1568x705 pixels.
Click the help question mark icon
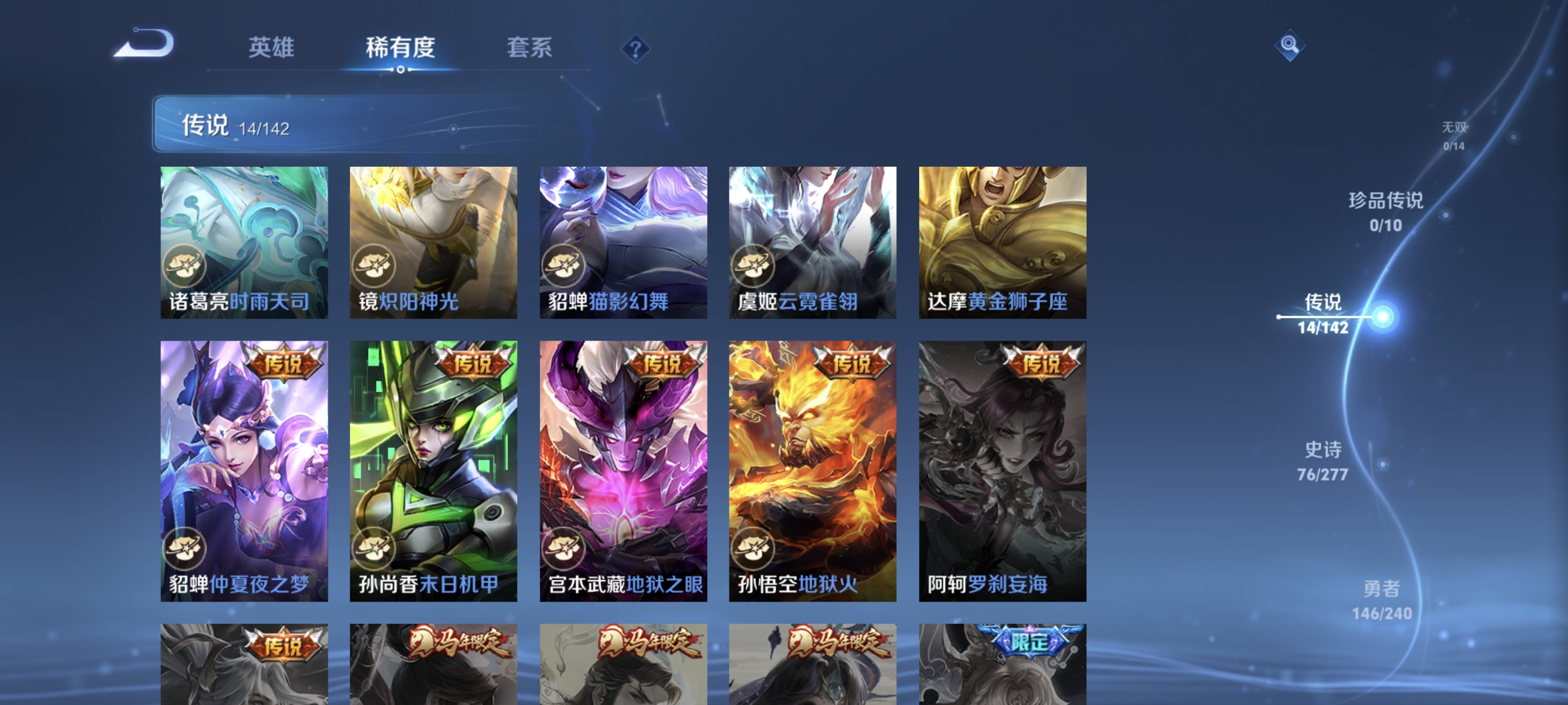[x=635, y=48]
